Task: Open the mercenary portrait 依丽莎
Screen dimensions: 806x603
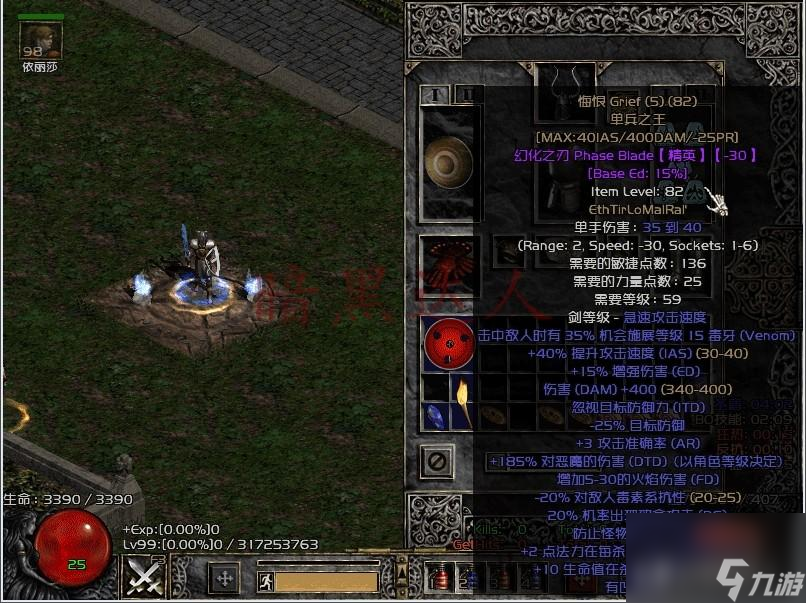Action: pyautogui.click(x=41, y=40)
